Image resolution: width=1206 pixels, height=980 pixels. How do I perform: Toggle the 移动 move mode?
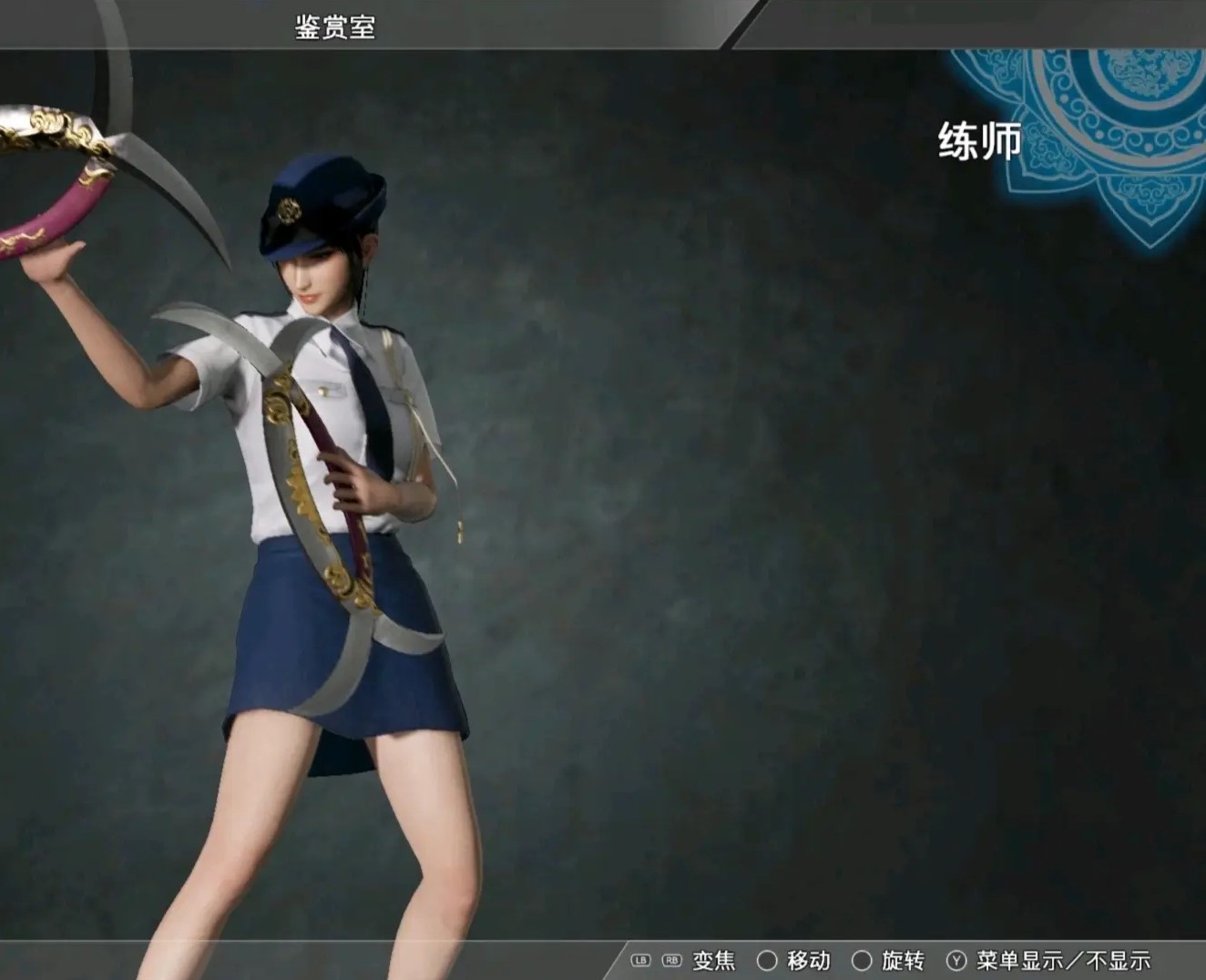click(809, 960)
